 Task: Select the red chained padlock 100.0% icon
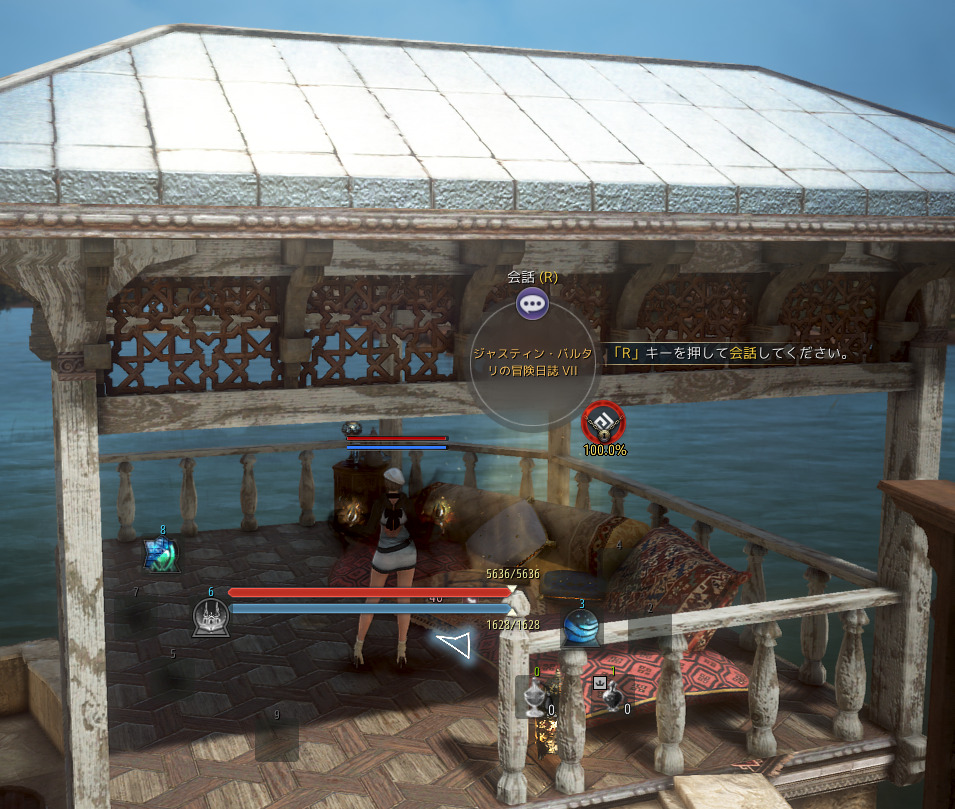(603, 423)
